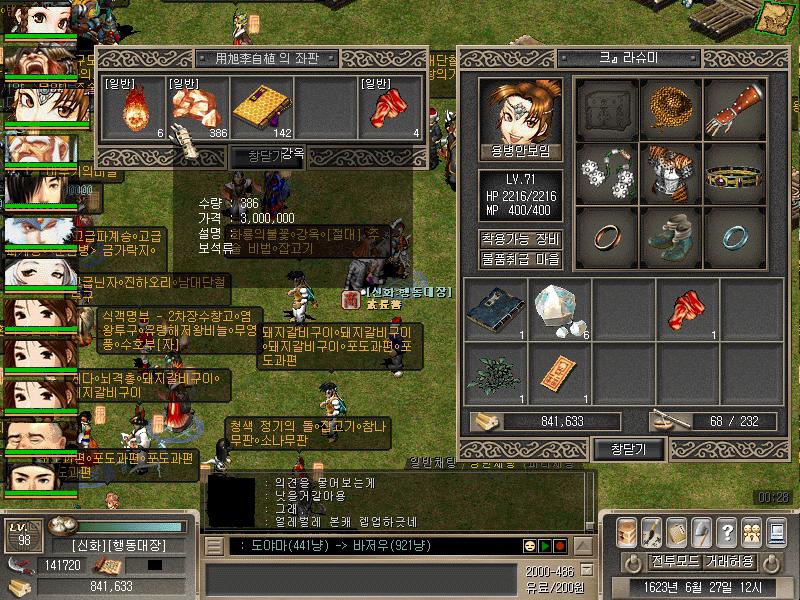Select the fire orb item in stall
Viewport: 800px width, 600px height.
[135, 108]
